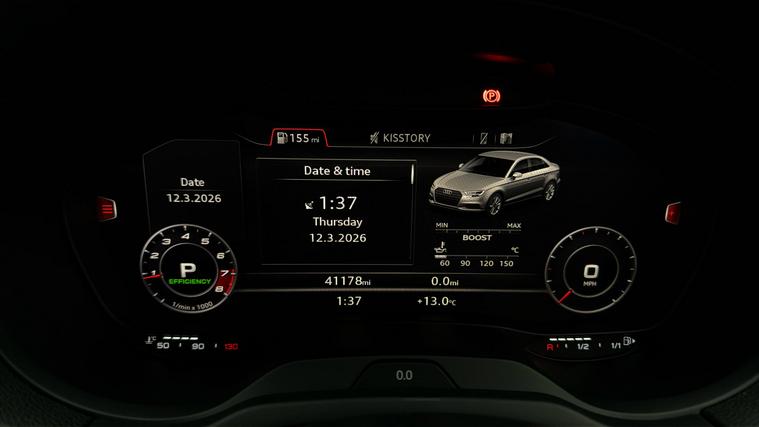759x427 pixels.
Task: Open the phone tab
Action: [x=483, y=138]
